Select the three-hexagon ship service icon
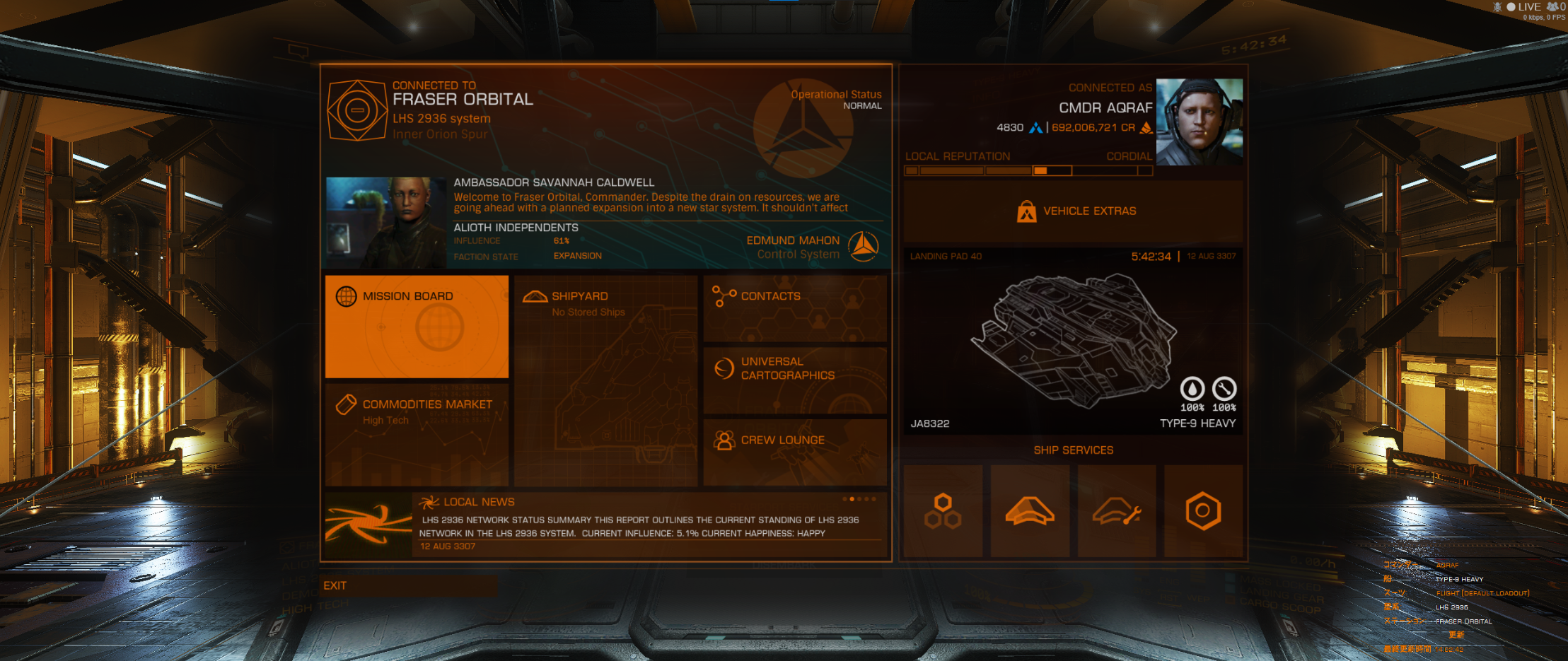This screenshot has width=1568, height=661. [x=943, y=510]
